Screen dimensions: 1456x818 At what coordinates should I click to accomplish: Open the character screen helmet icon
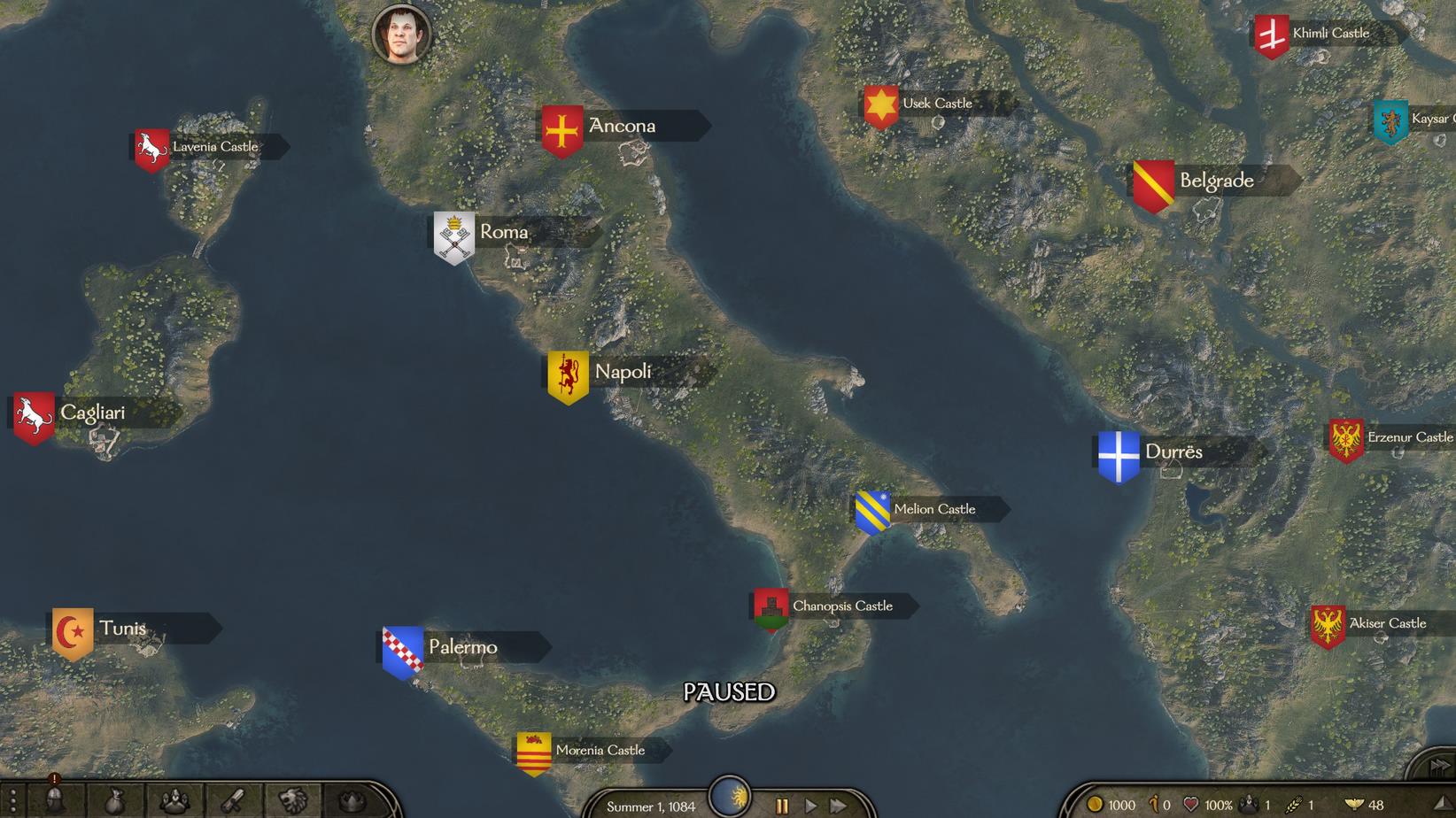click(x=55, y=801)
